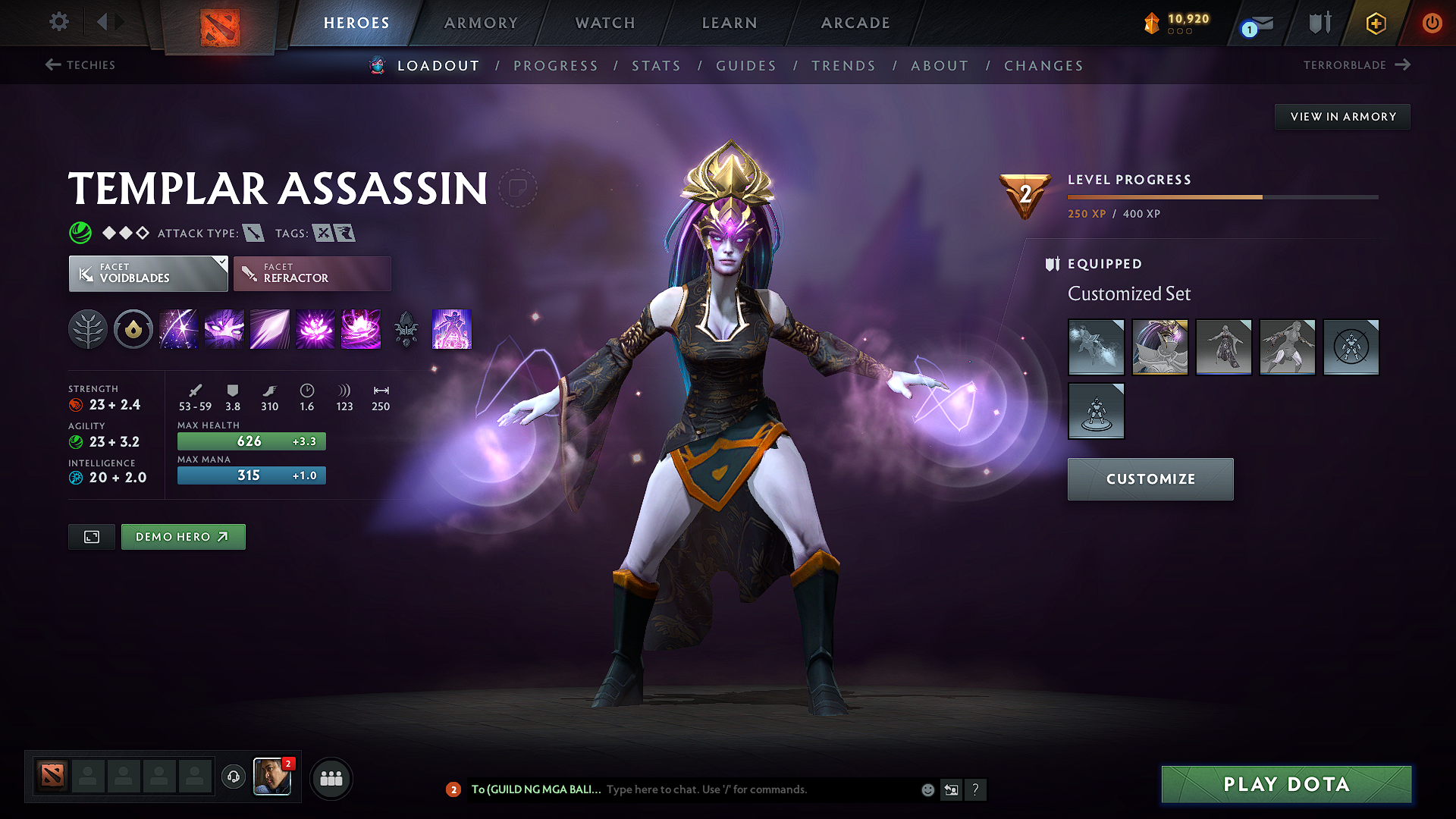Select the Psi Blades ability icon

[x=269, y=329]
